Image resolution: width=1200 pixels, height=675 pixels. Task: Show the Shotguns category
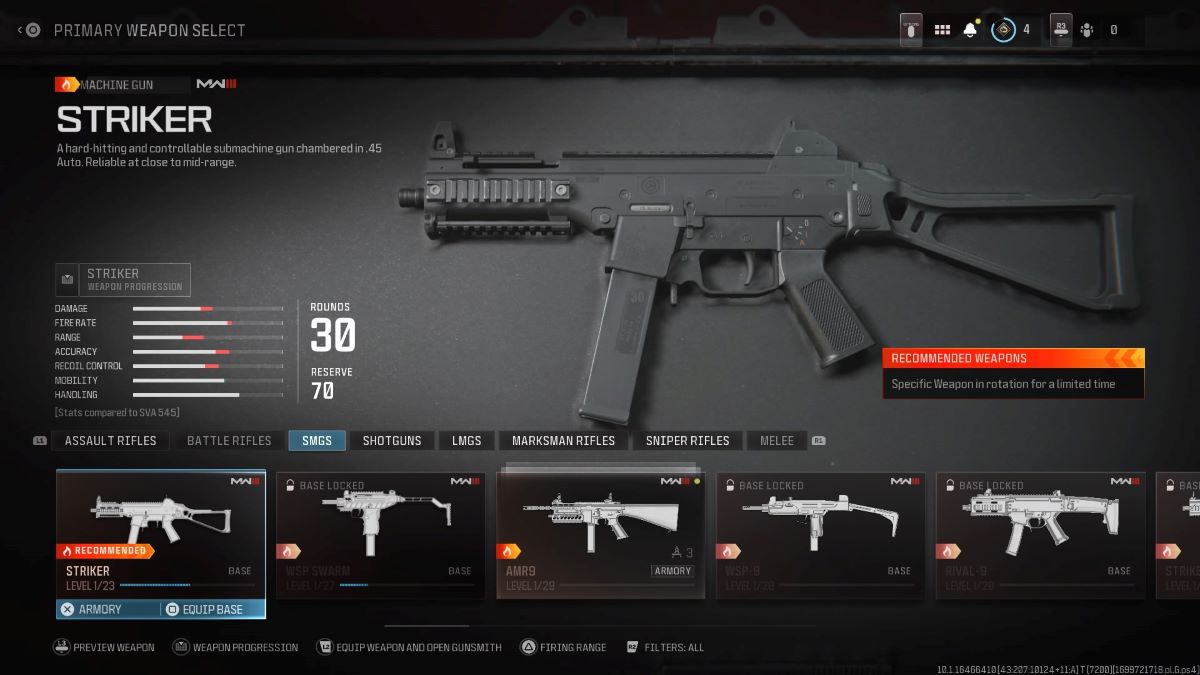392,440
